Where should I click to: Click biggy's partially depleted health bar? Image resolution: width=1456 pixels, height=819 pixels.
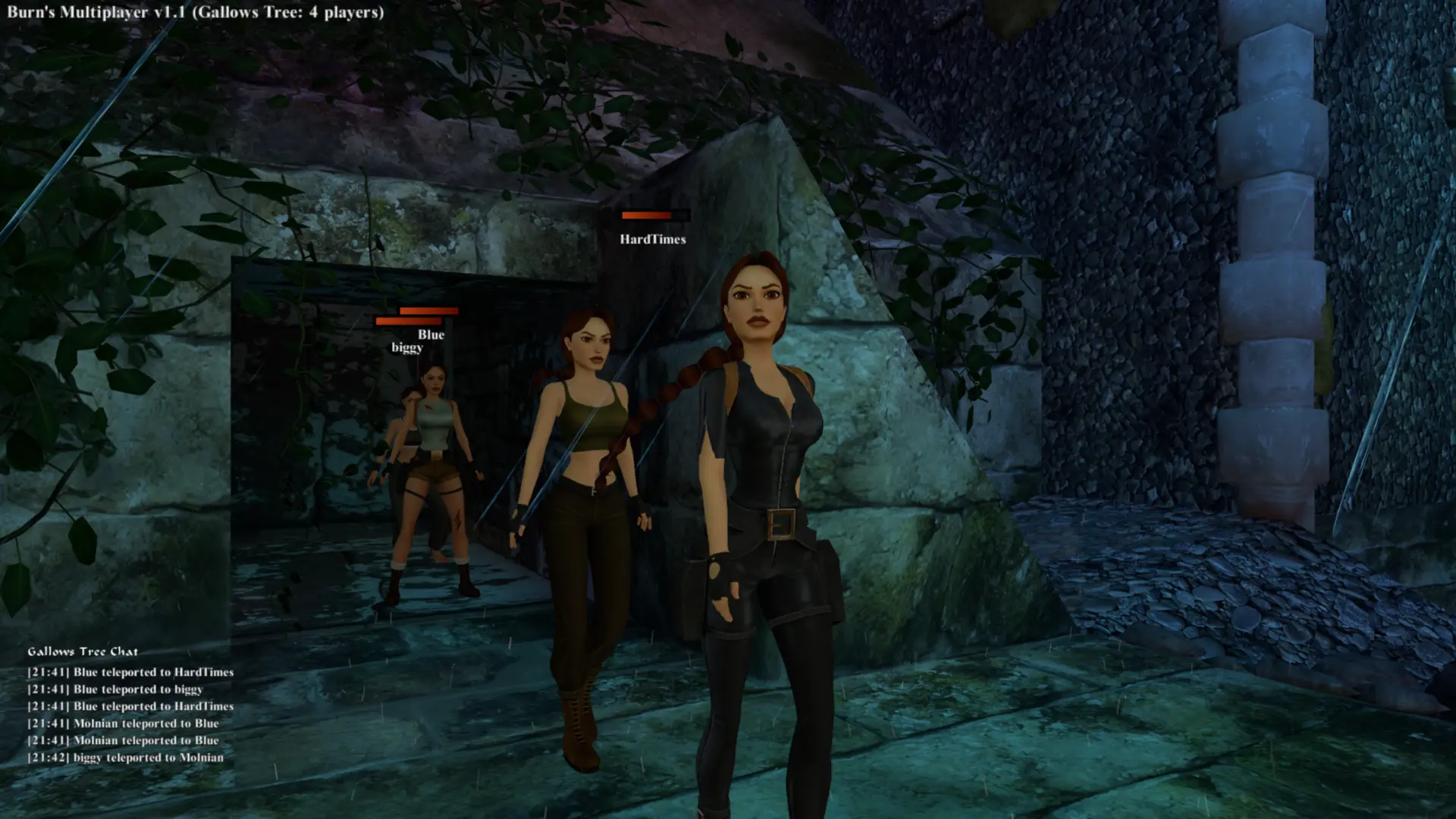click(409, 322)
